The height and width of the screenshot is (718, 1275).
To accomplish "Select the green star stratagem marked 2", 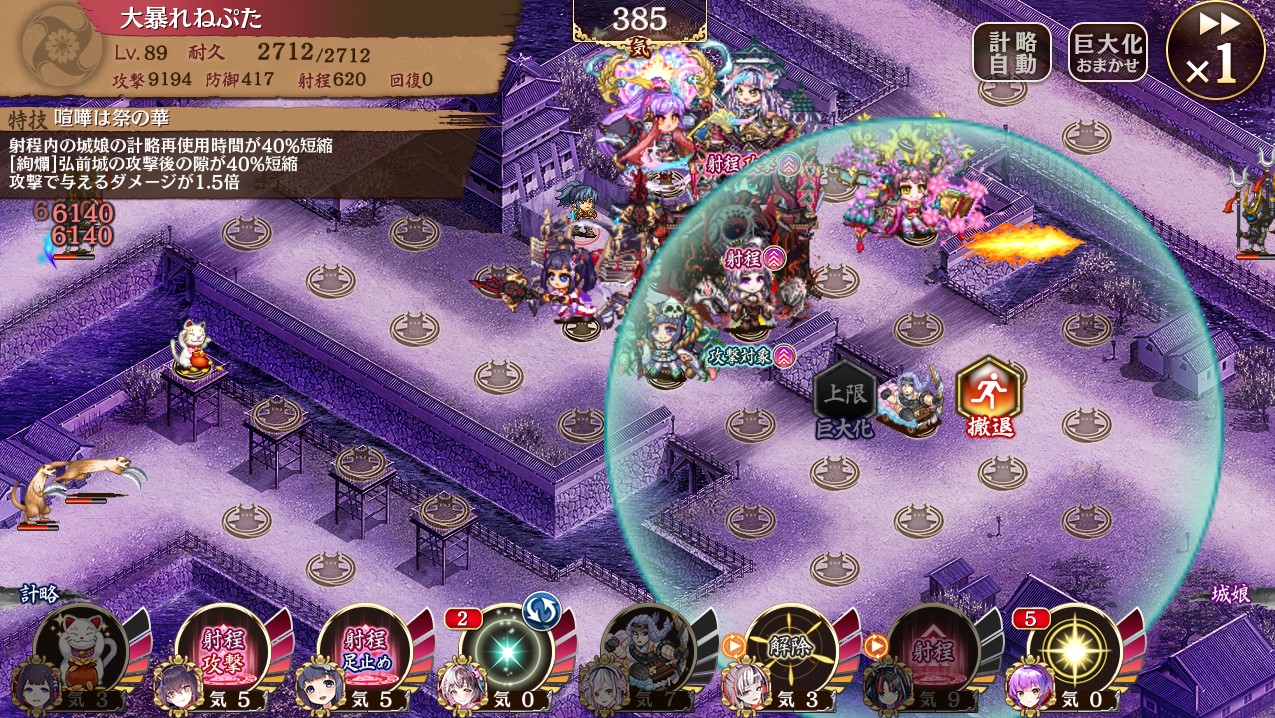I will click(x=507, y=650).
